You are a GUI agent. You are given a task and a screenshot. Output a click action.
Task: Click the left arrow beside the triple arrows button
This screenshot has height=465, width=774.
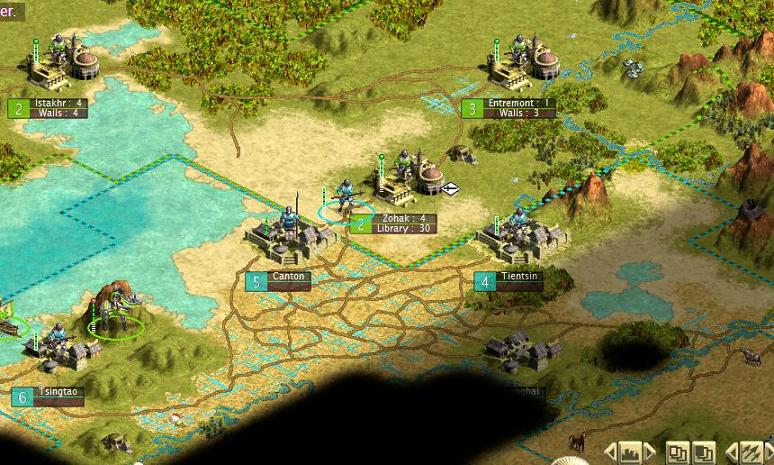click(x=730, y=452)
